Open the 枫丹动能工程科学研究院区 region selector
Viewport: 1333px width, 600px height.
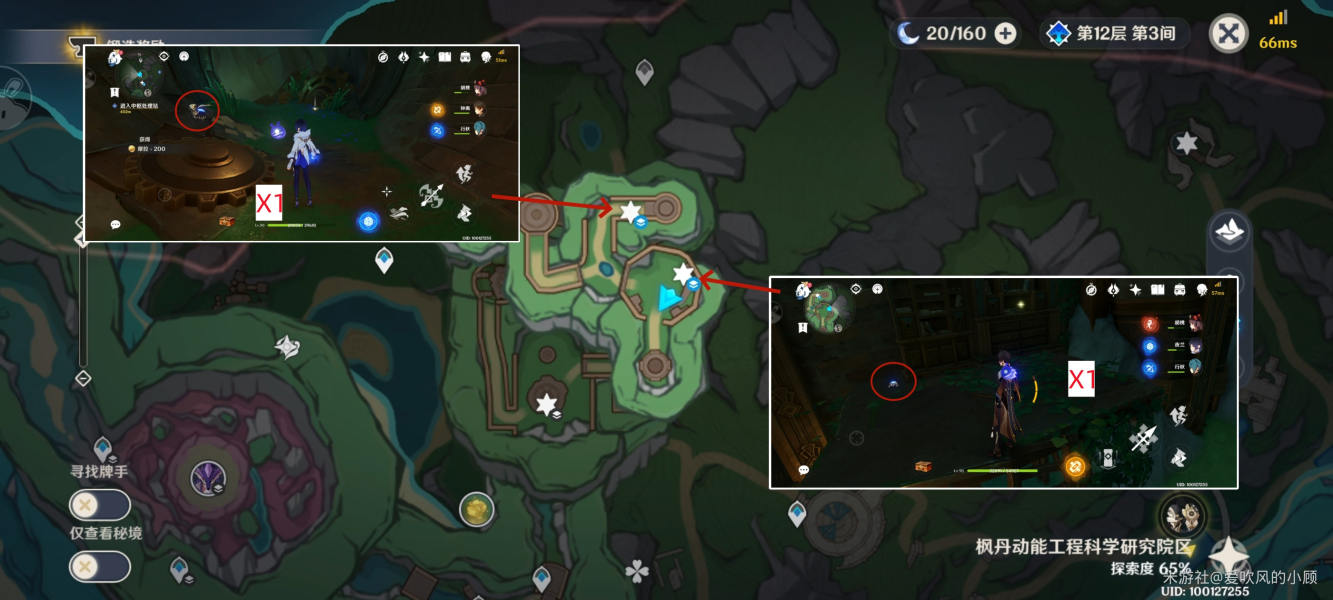pos(1085,547)
